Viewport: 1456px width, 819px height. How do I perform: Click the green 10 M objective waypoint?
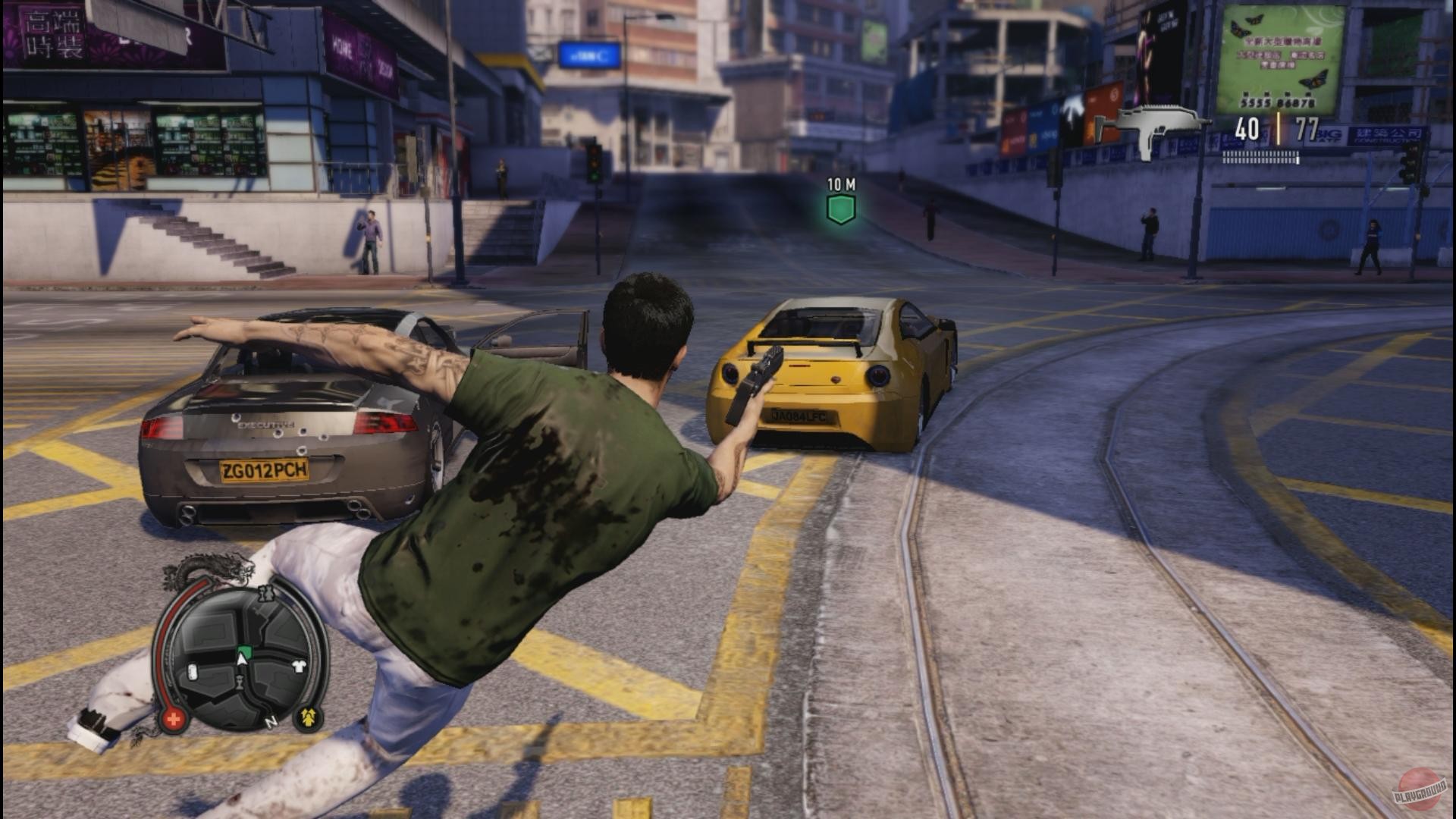point(840,209)
